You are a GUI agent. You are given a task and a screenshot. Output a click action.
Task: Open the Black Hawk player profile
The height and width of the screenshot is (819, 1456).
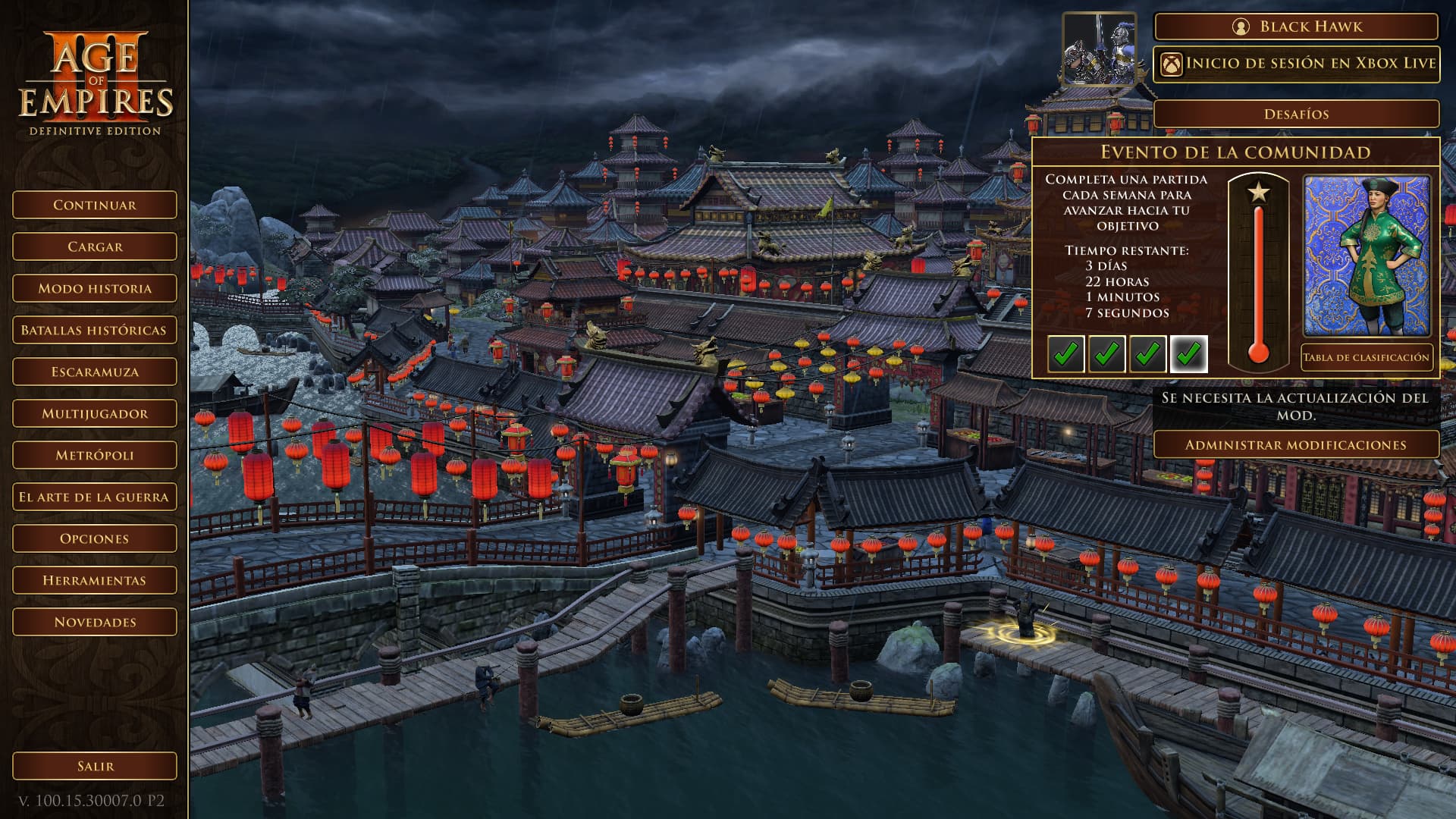[x=1296, y=27]
